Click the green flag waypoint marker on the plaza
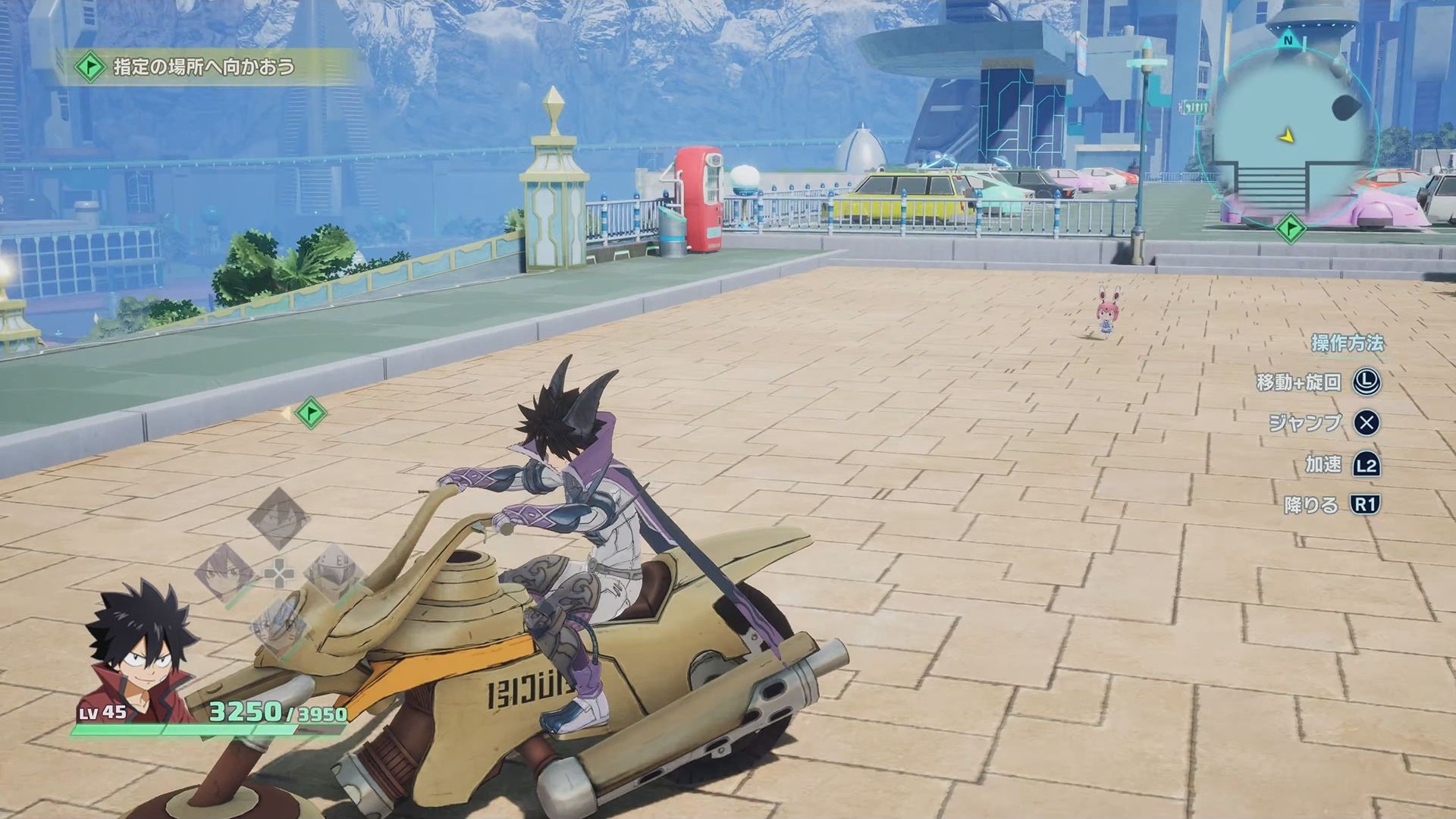The height and width of the screenshot is (819, 1456). (310, 413)
